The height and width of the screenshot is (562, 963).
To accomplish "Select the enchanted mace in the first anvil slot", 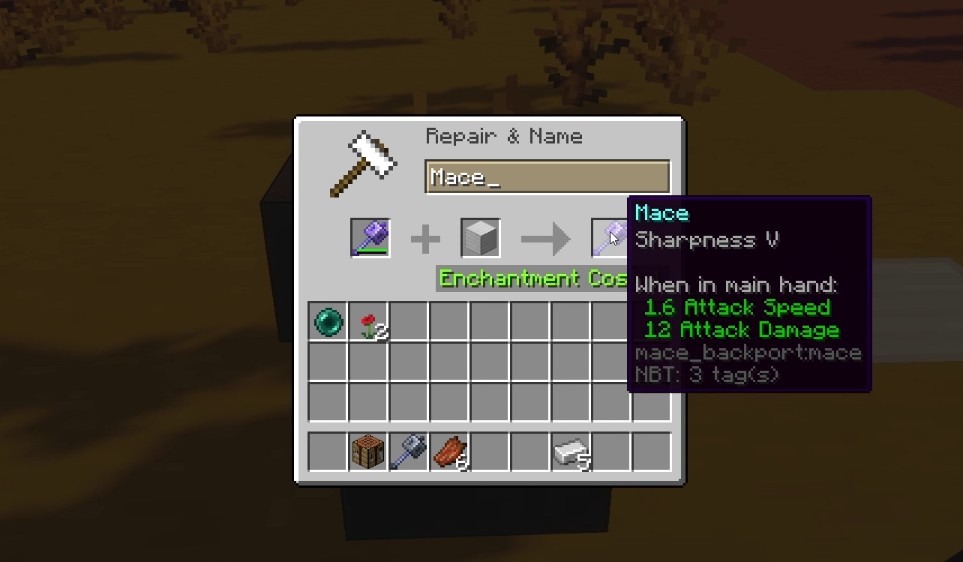I will [369, 239].
